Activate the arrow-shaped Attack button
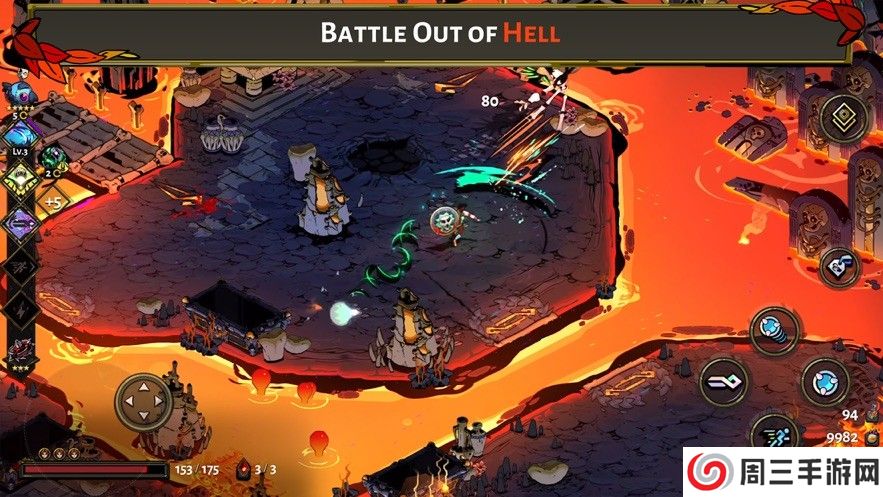 tap(723, 381)
